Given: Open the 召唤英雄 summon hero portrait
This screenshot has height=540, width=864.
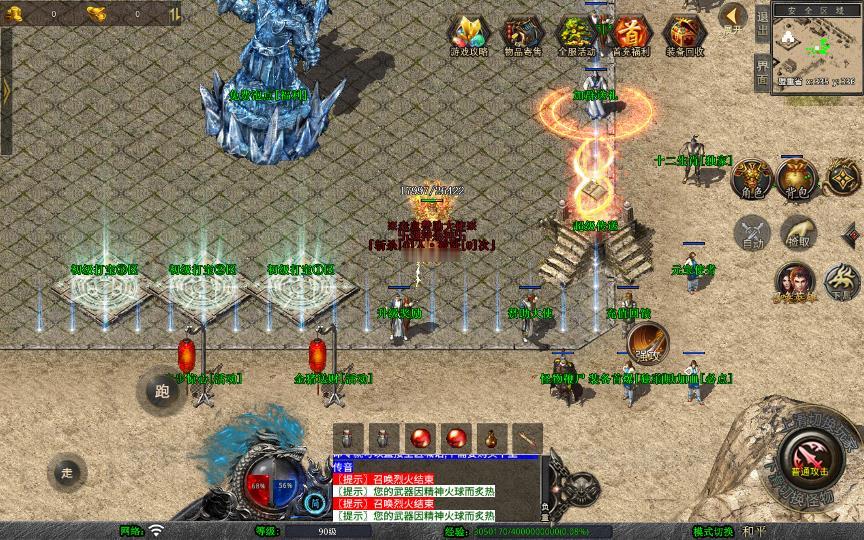Looking at the screenshot, I should click(795, 282).
